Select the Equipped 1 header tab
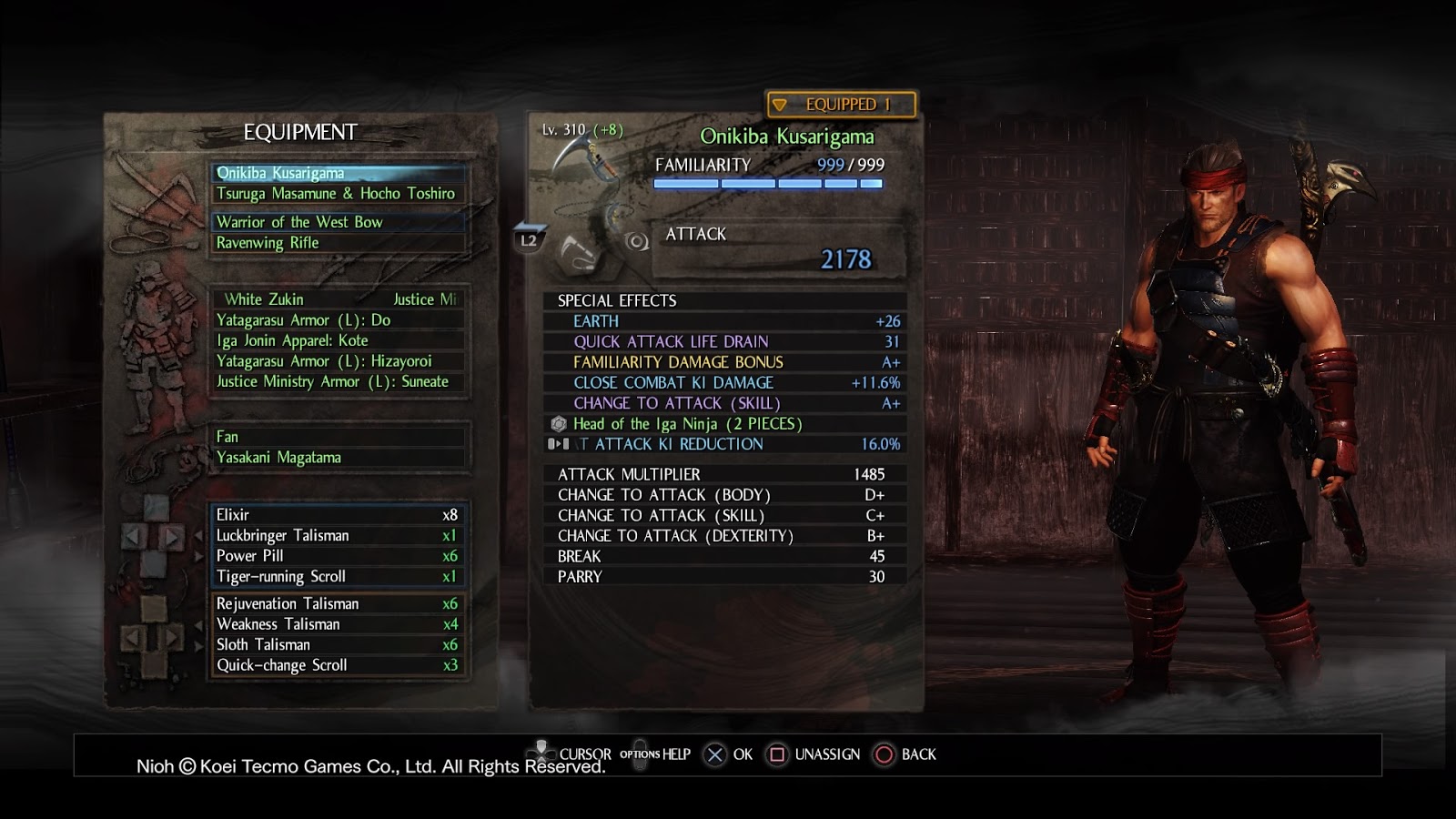The height and width of the screenshot is (819, 1456). click(841, 104)
